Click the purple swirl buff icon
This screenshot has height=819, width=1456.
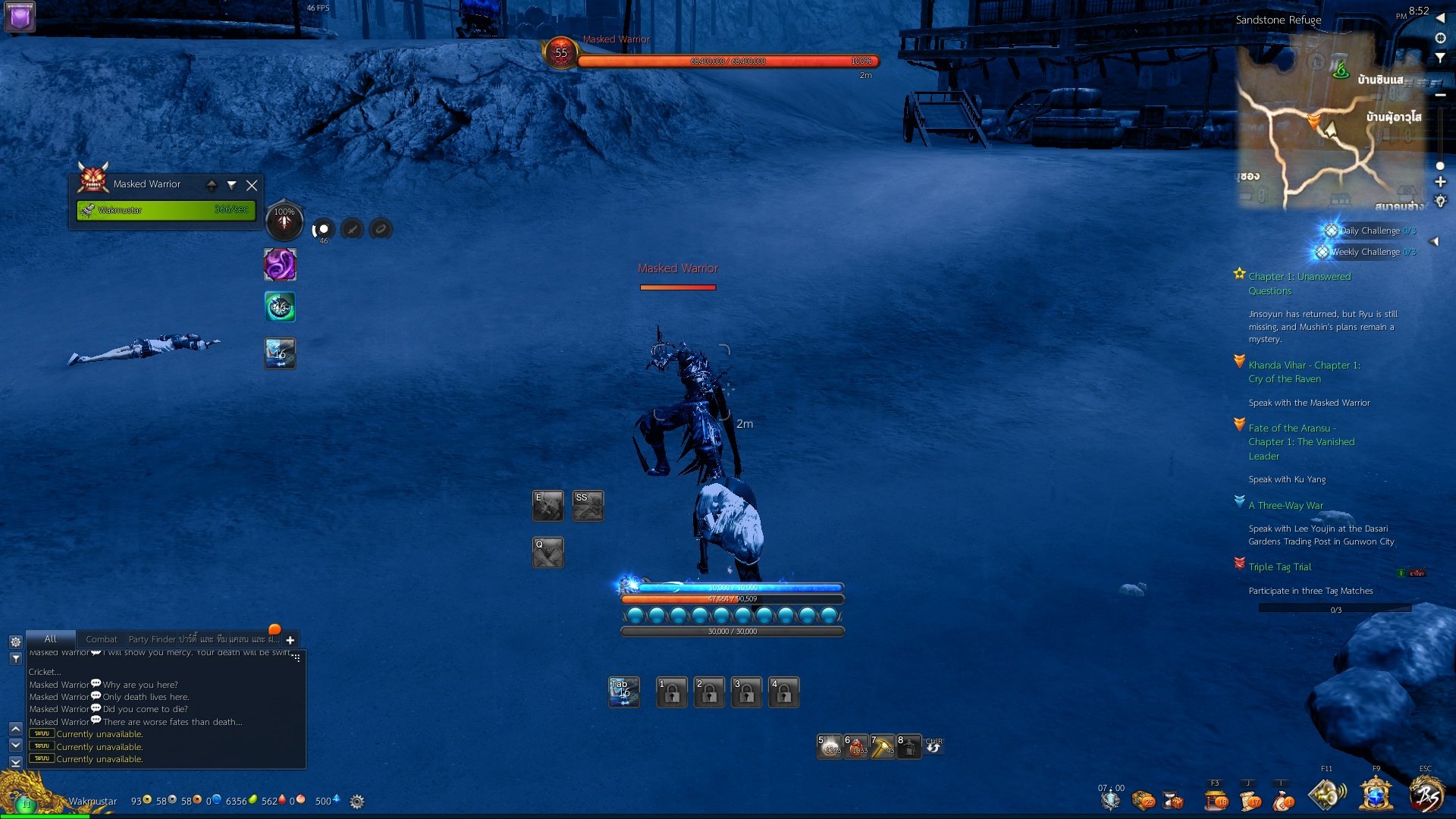click(x=280, y=265)
